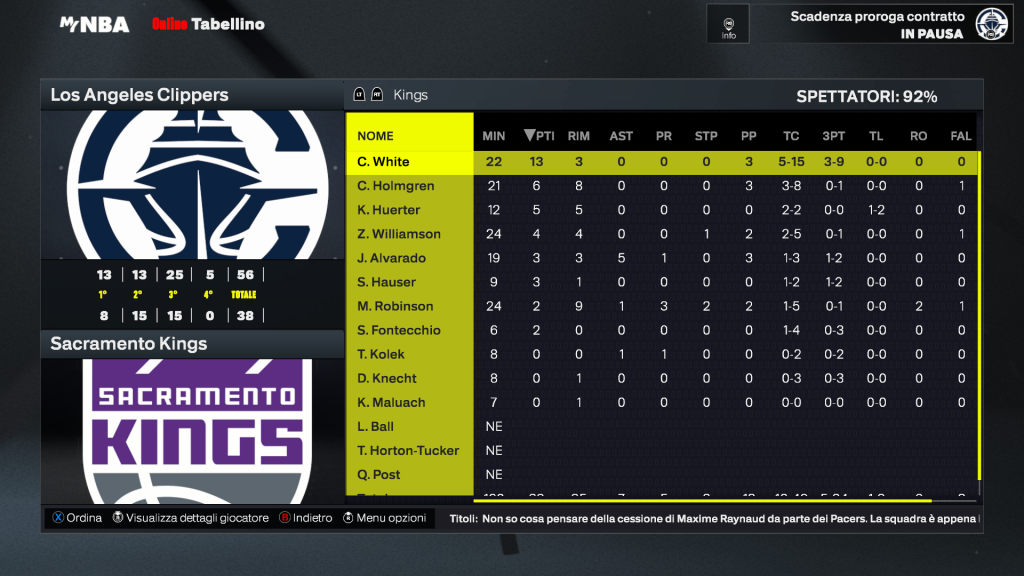The image size is (1024, 576).
Task: Select L. Ball's row
Action: pos(376,426)
